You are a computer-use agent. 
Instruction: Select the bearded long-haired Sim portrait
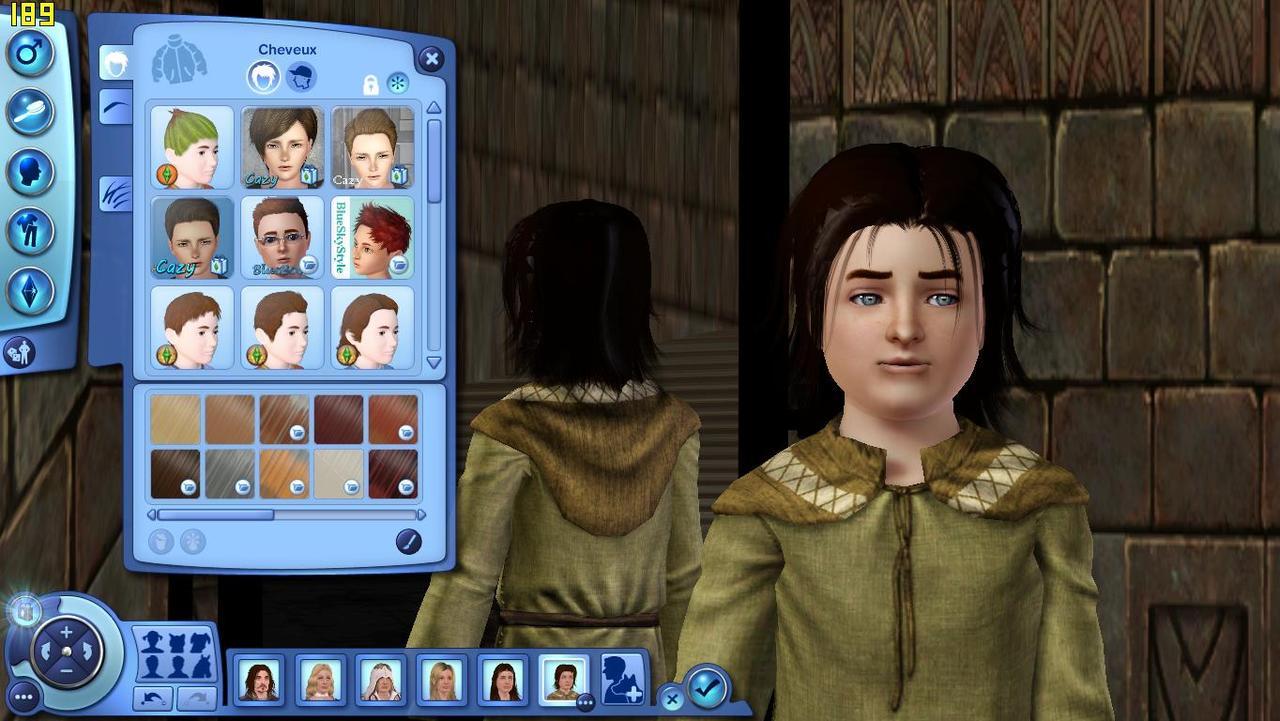tap(259, 681)
